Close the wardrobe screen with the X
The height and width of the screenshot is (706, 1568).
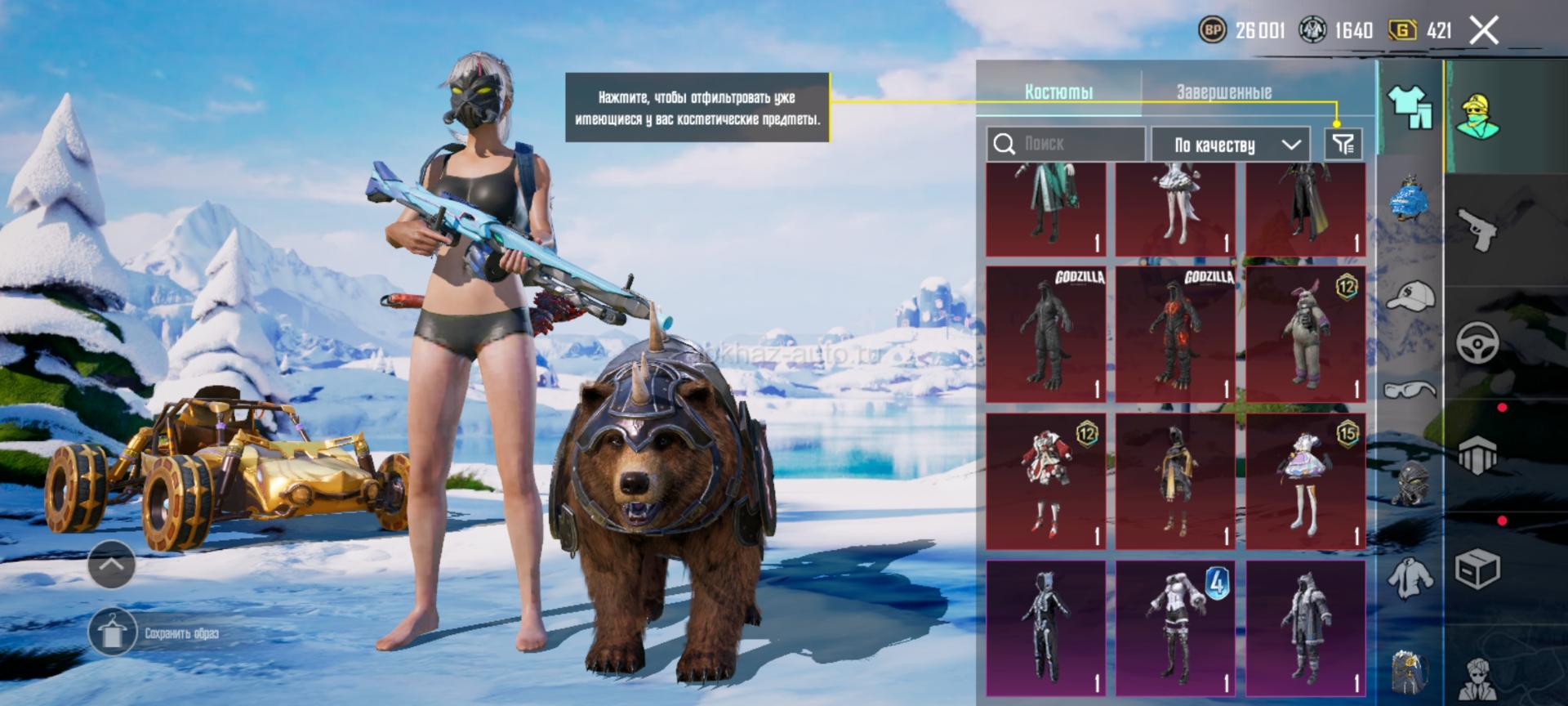point(1484,31)
